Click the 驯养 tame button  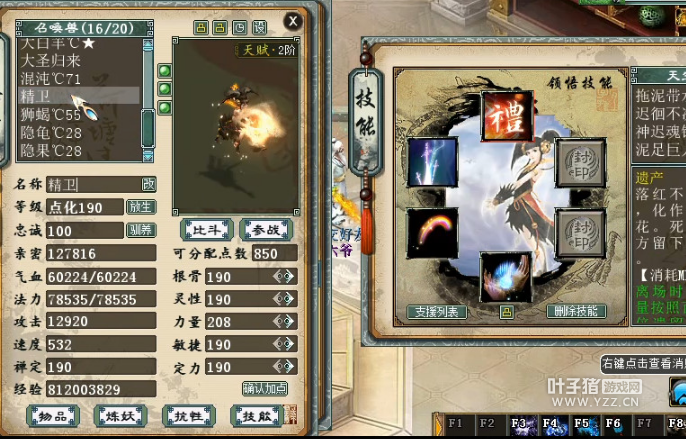(140, 230)
